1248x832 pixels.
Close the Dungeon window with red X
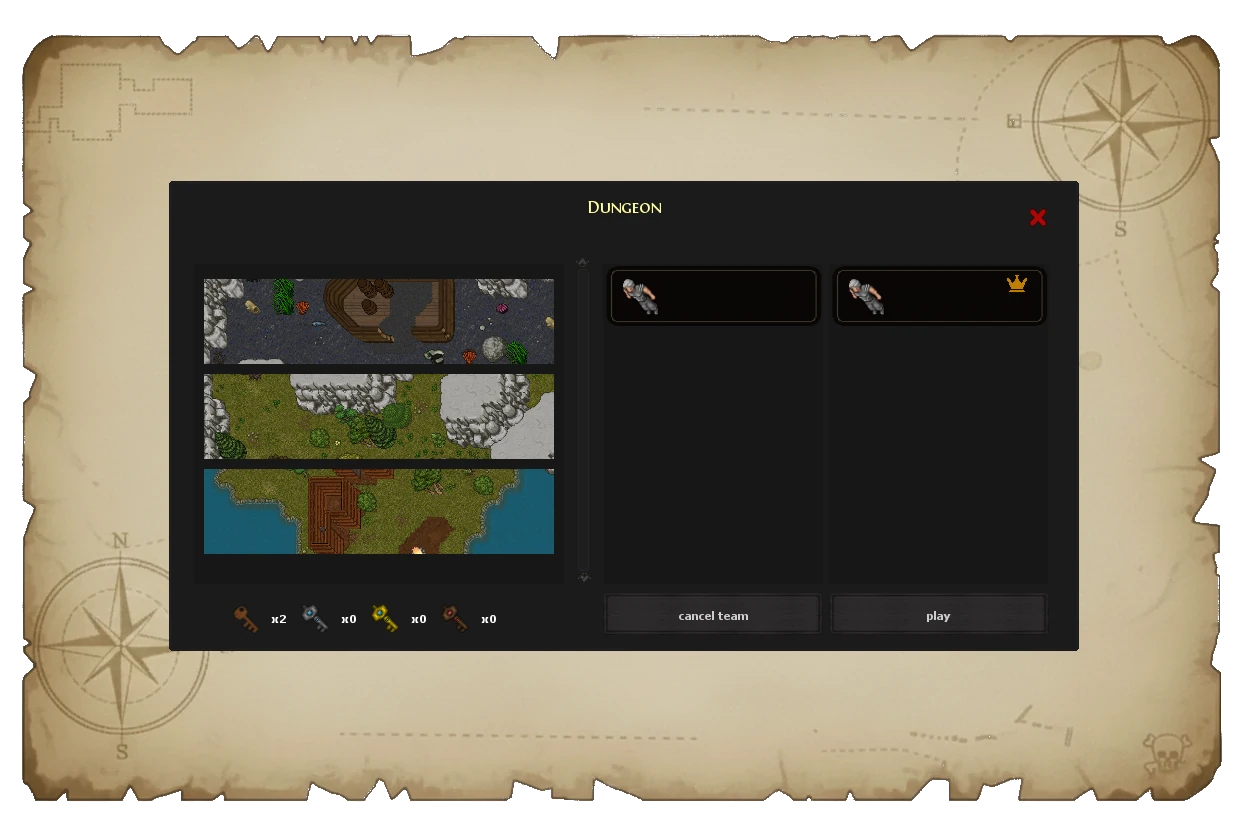point(1038,218)
